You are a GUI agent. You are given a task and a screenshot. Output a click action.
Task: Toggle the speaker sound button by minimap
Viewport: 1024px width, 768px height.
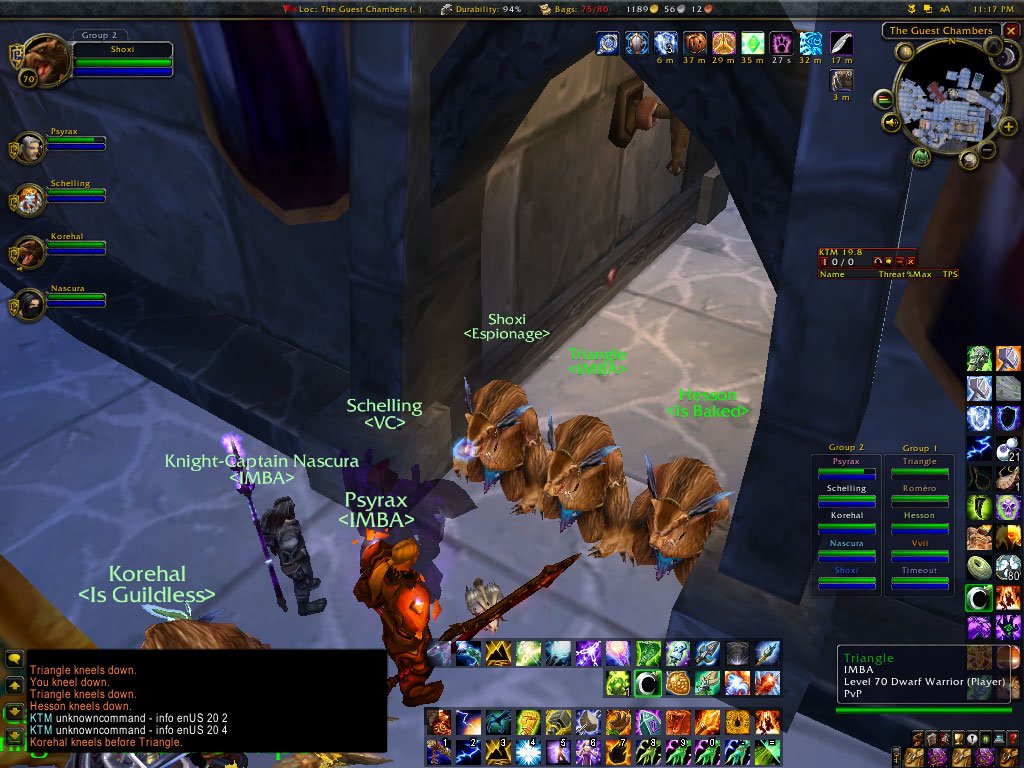pos(890,123)
